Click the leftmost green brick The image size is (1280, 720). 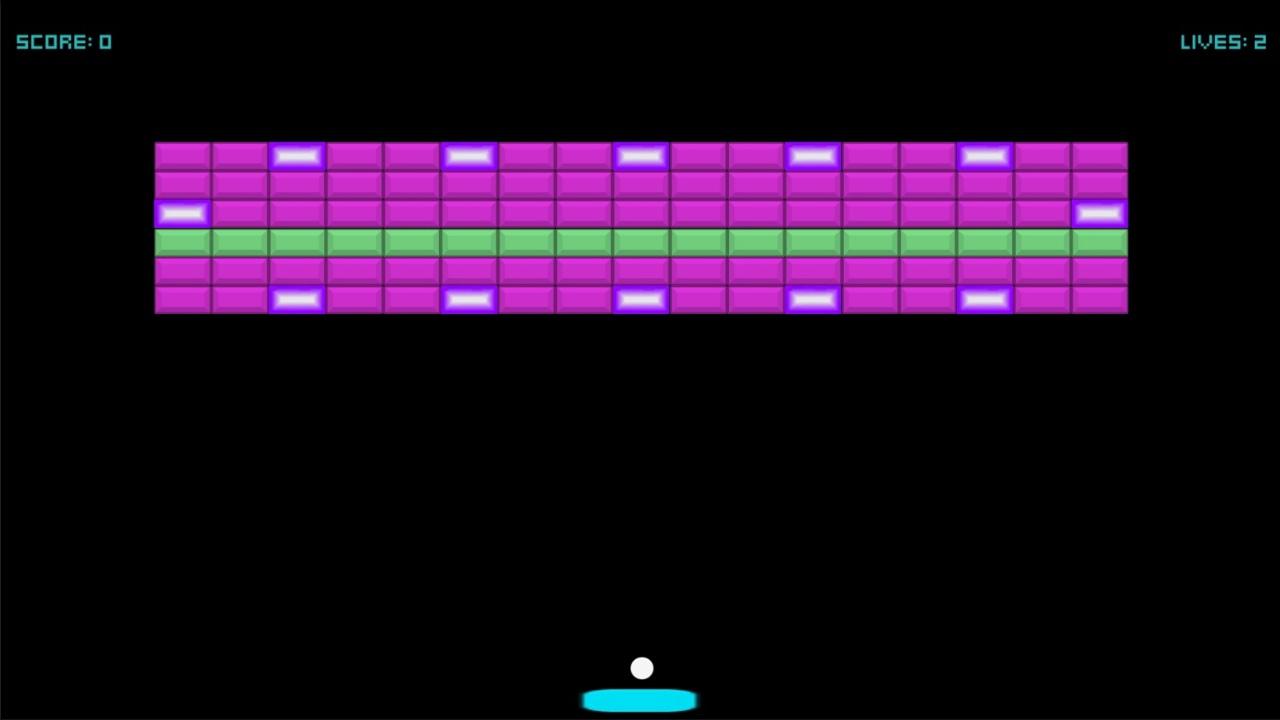pos(182,241)
